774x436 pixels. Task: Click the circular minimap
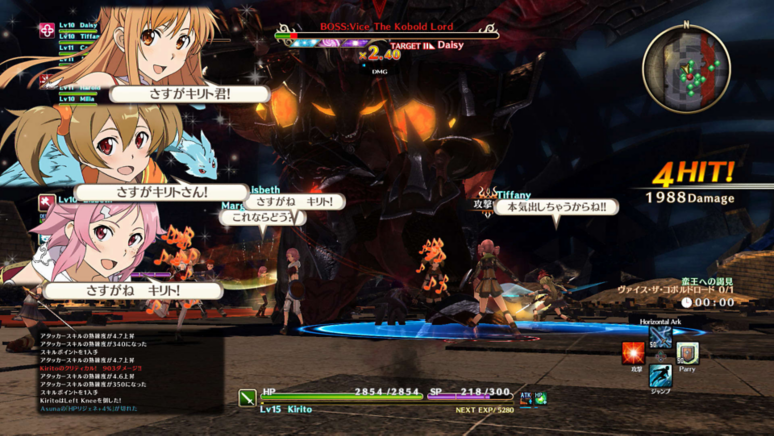pyautogui.click(x=686, y=68)
